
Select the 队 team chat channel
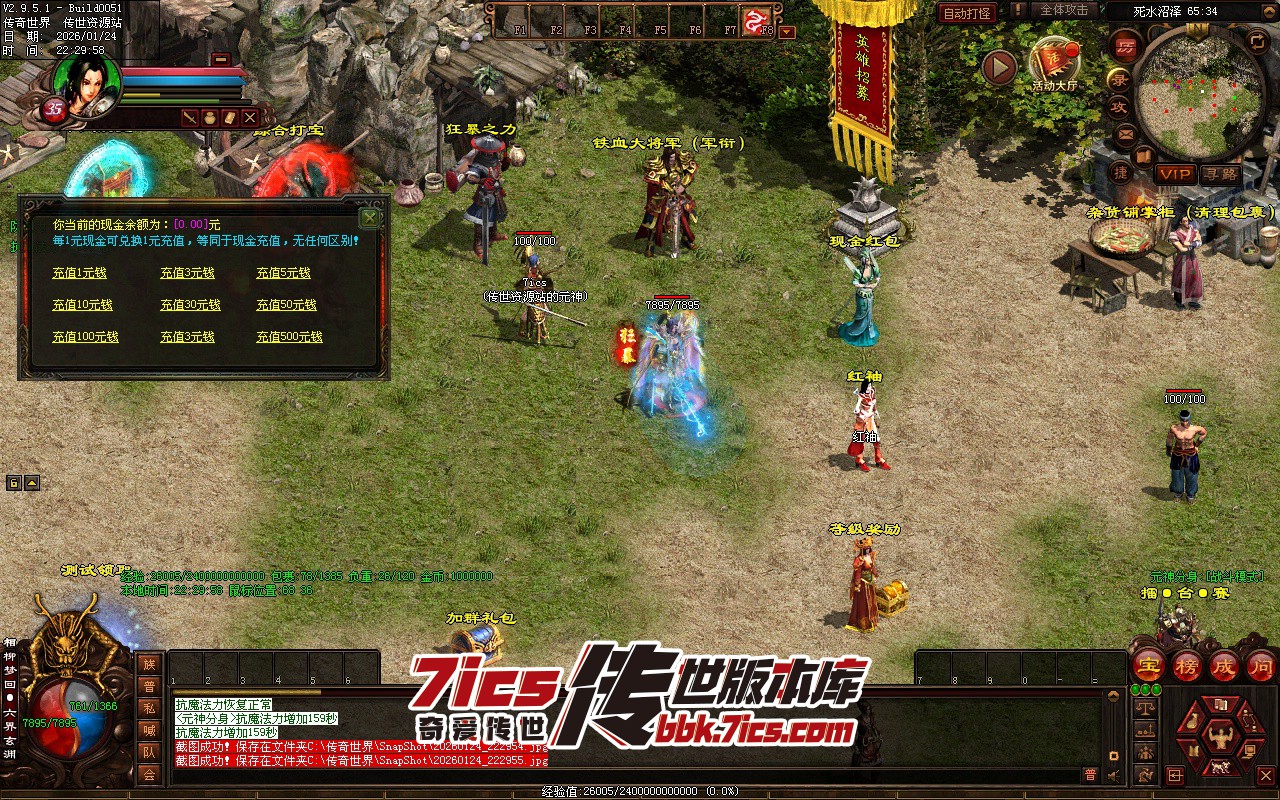point(149,752)
